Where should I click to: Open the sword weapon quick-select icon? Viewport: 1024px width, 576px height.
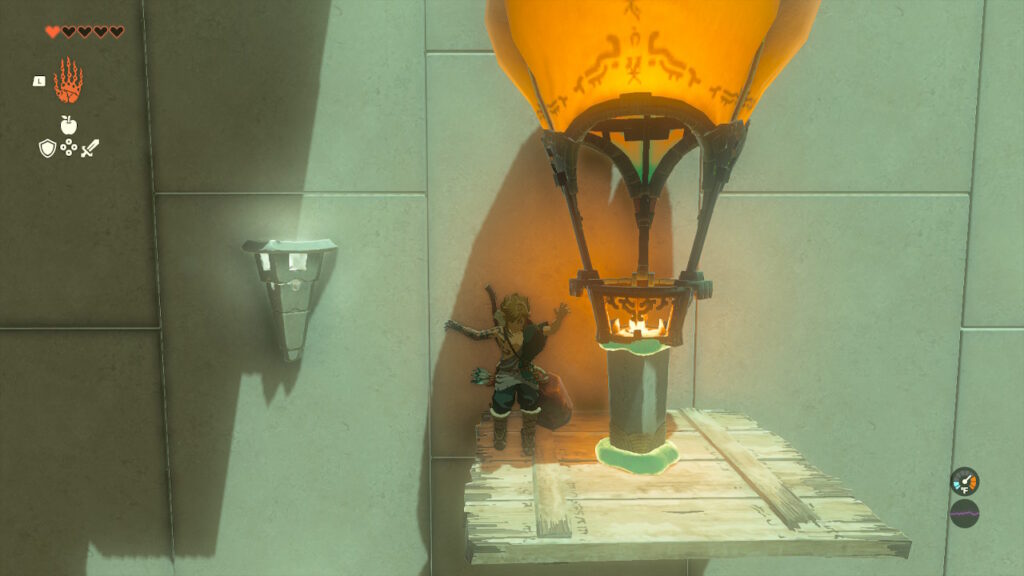(90, 148)
